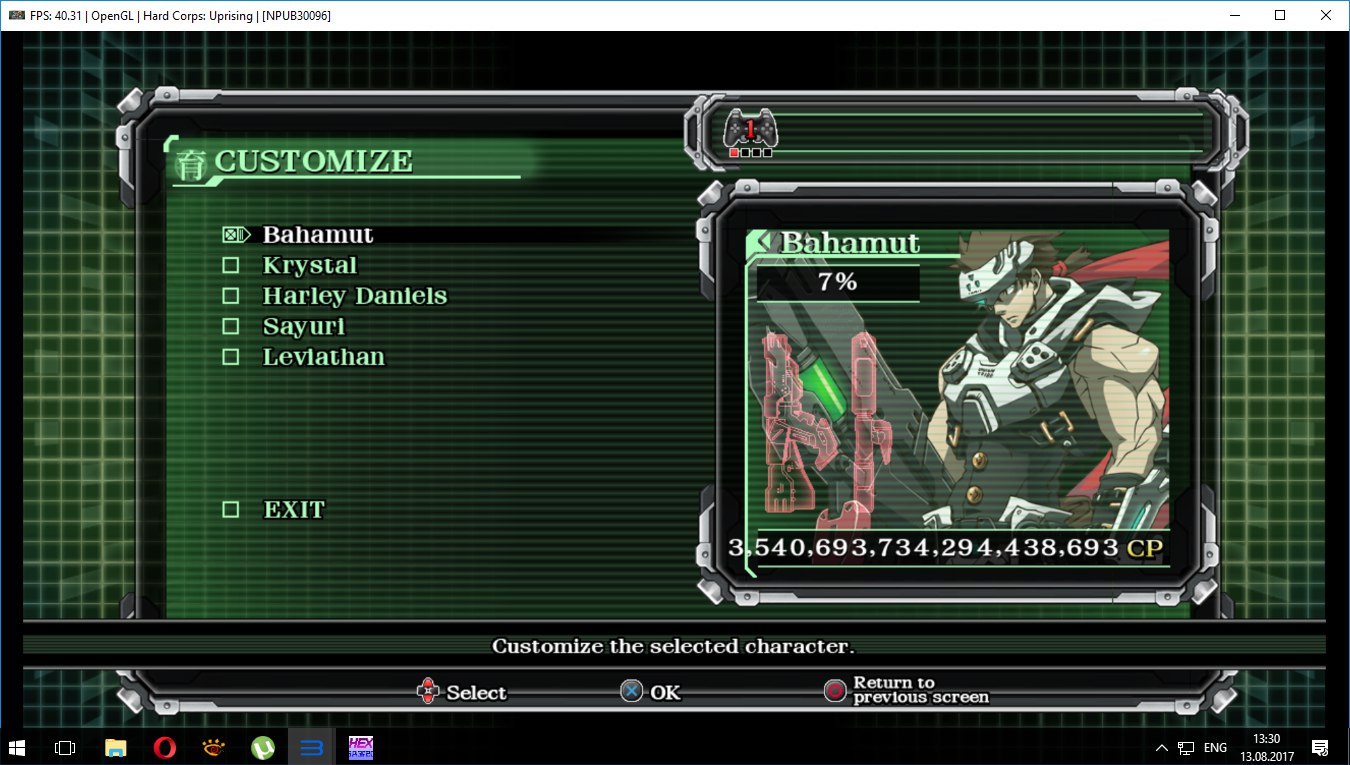Select Bahamut in the character list
The image size is (1350, 765).
(317, 235)
